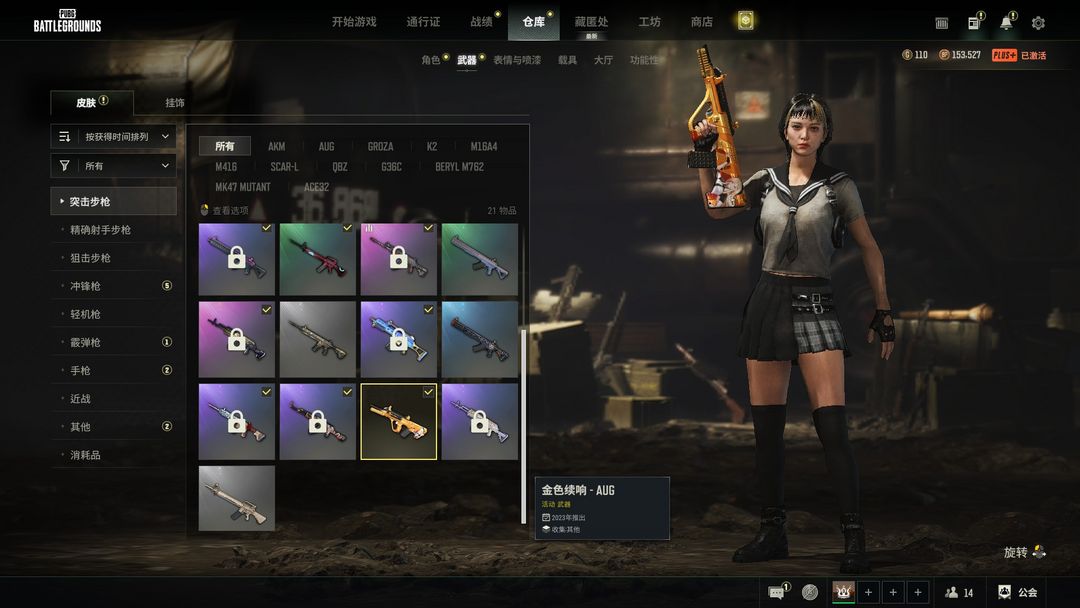Switch to the 通行证 tab

(x=423, y=22)
